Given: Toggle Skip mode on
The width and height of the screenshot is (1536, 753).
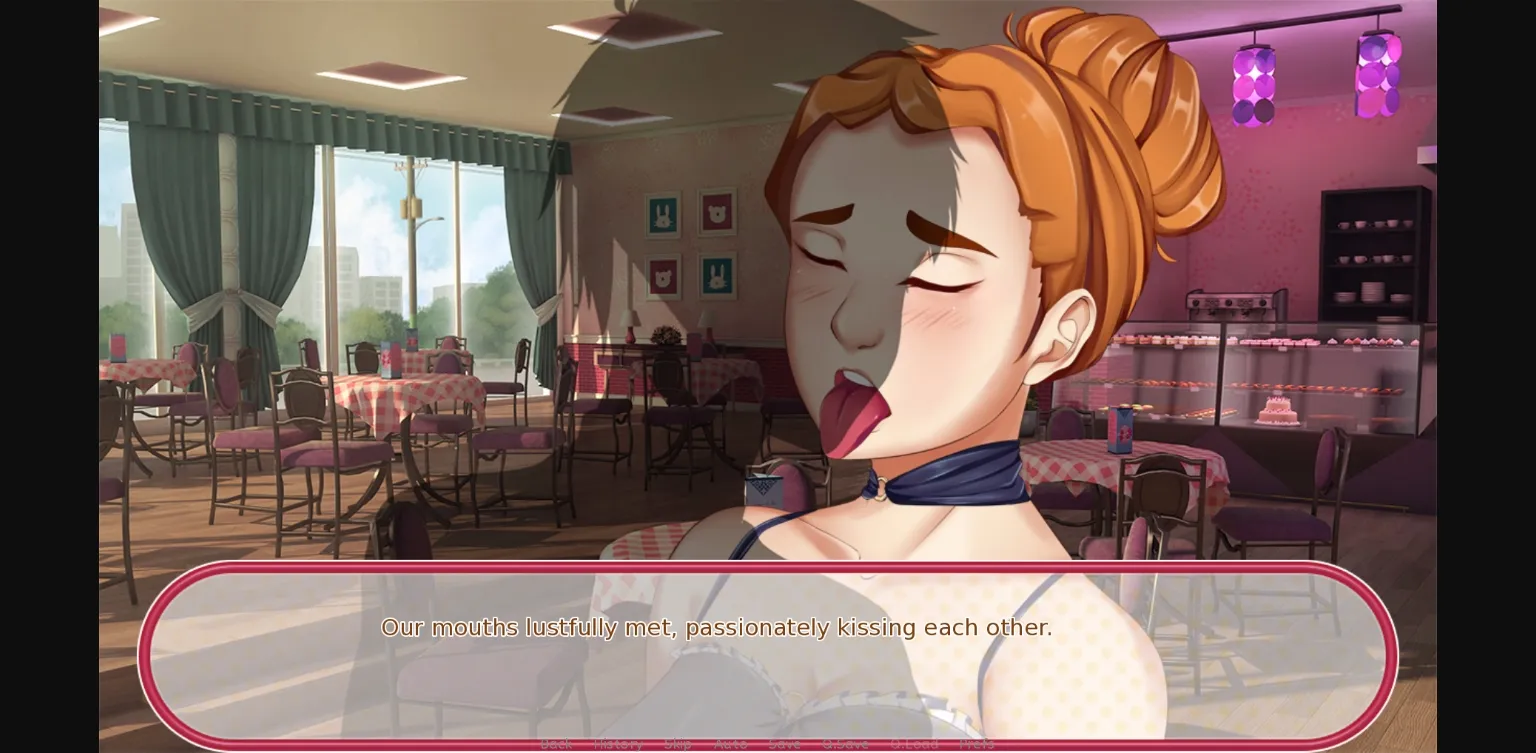Looking at the screenshot, I should [678, 743].
